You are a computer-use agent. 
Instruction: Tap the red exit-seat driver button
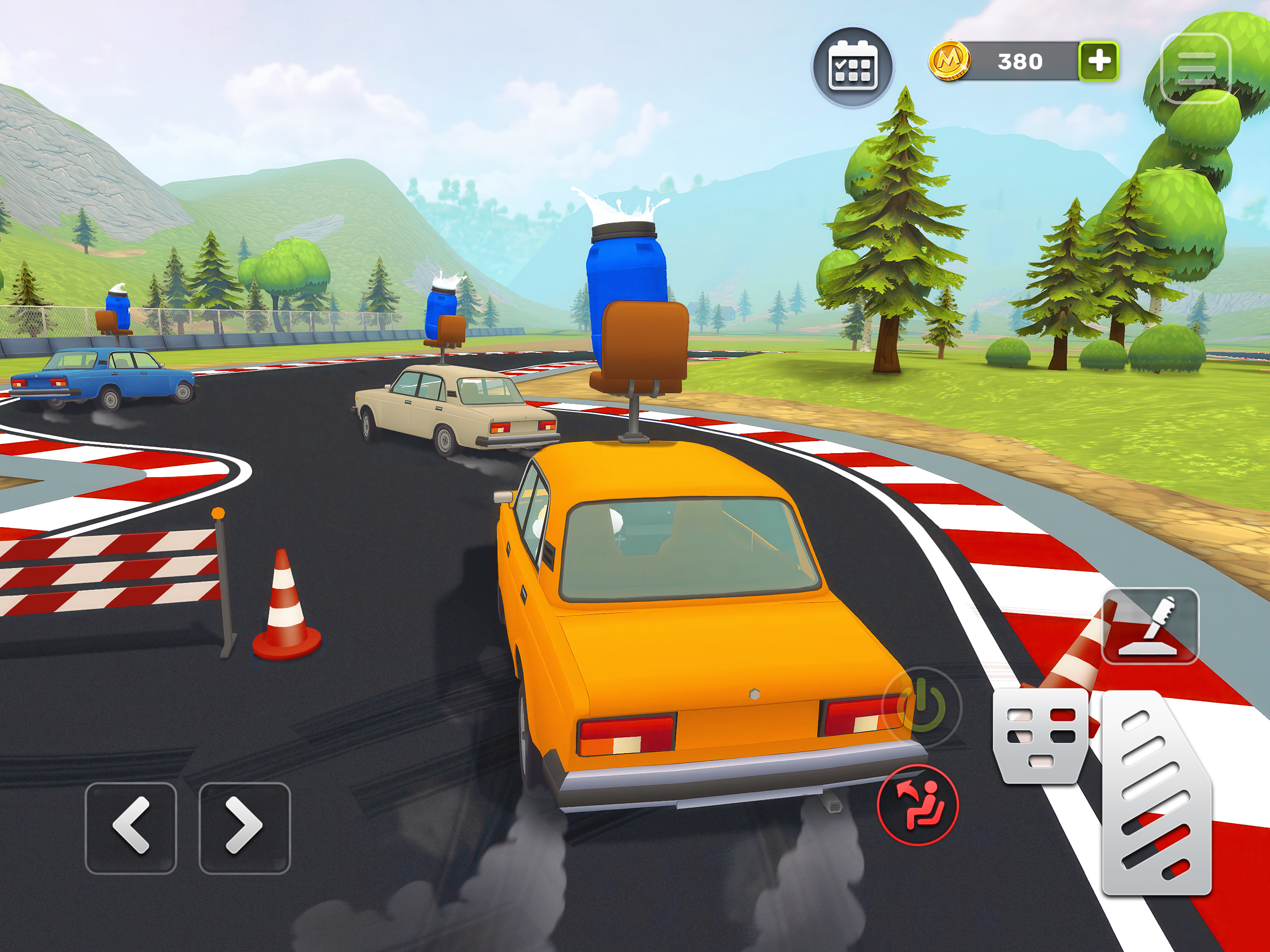[x=918, y=805]
